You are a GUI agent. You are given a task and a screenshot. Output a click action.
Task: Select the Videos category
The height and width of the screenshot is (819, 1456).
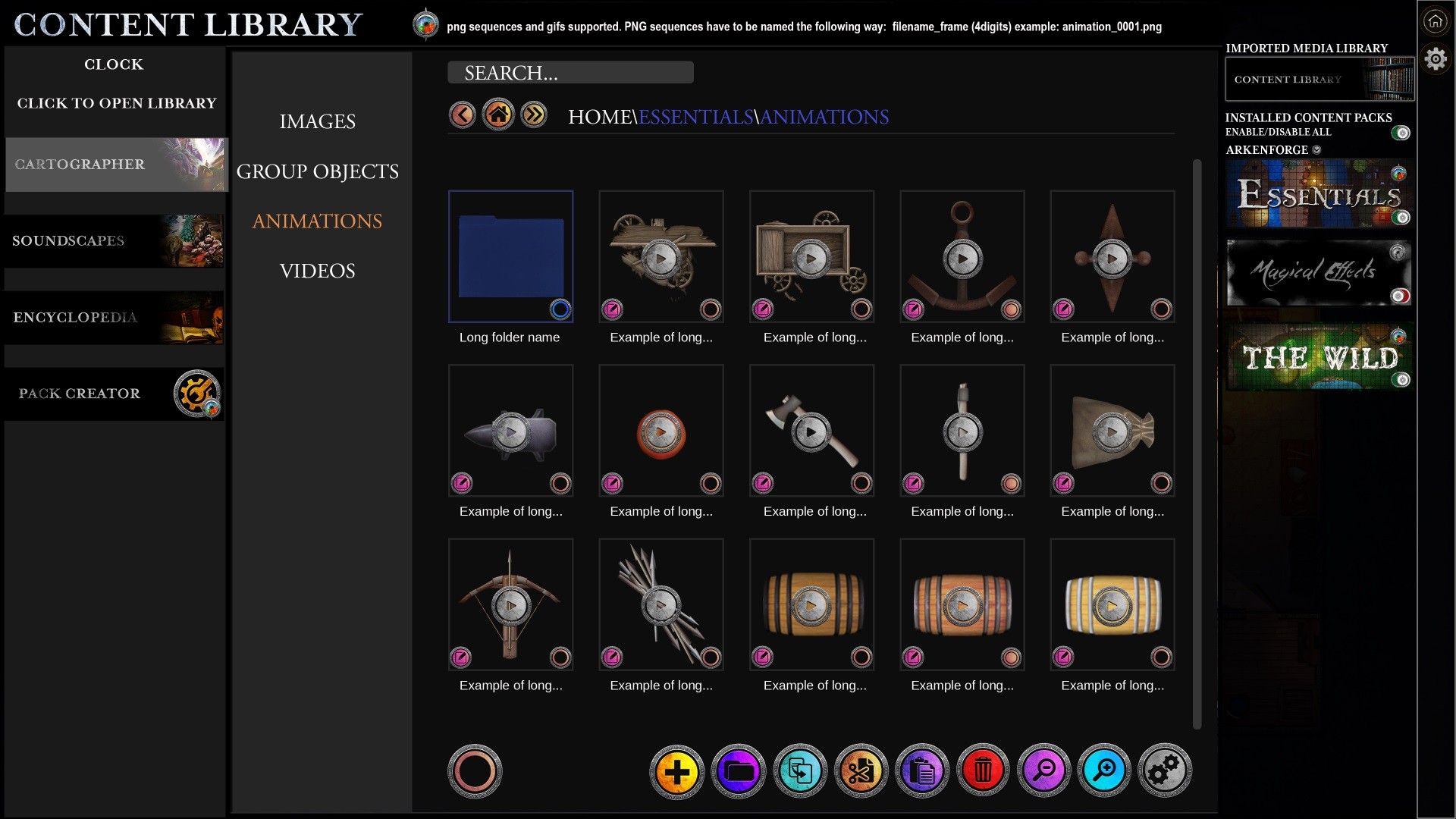tap(317, 271)
